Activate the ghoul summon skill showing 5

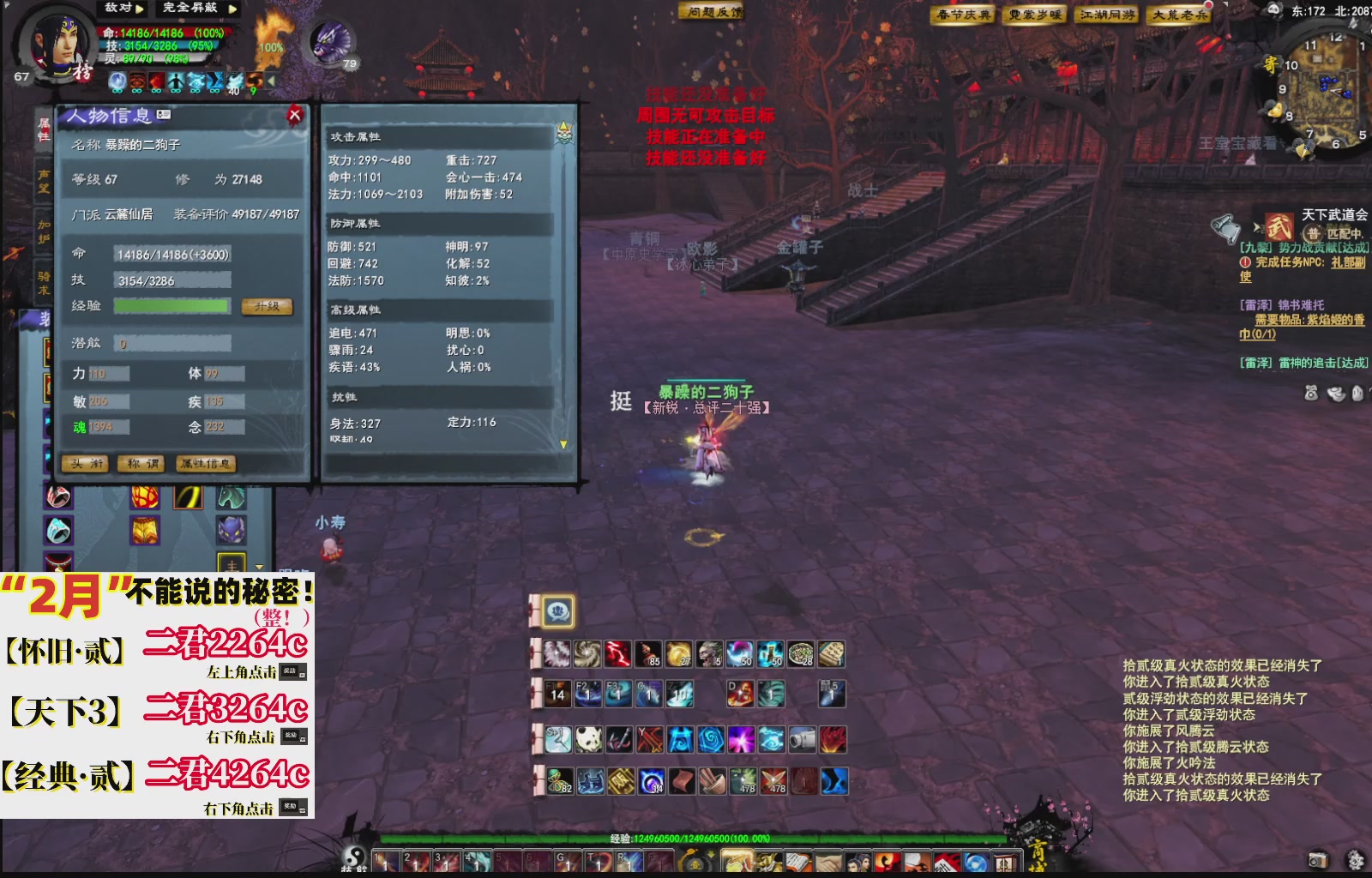click(708, 653)
